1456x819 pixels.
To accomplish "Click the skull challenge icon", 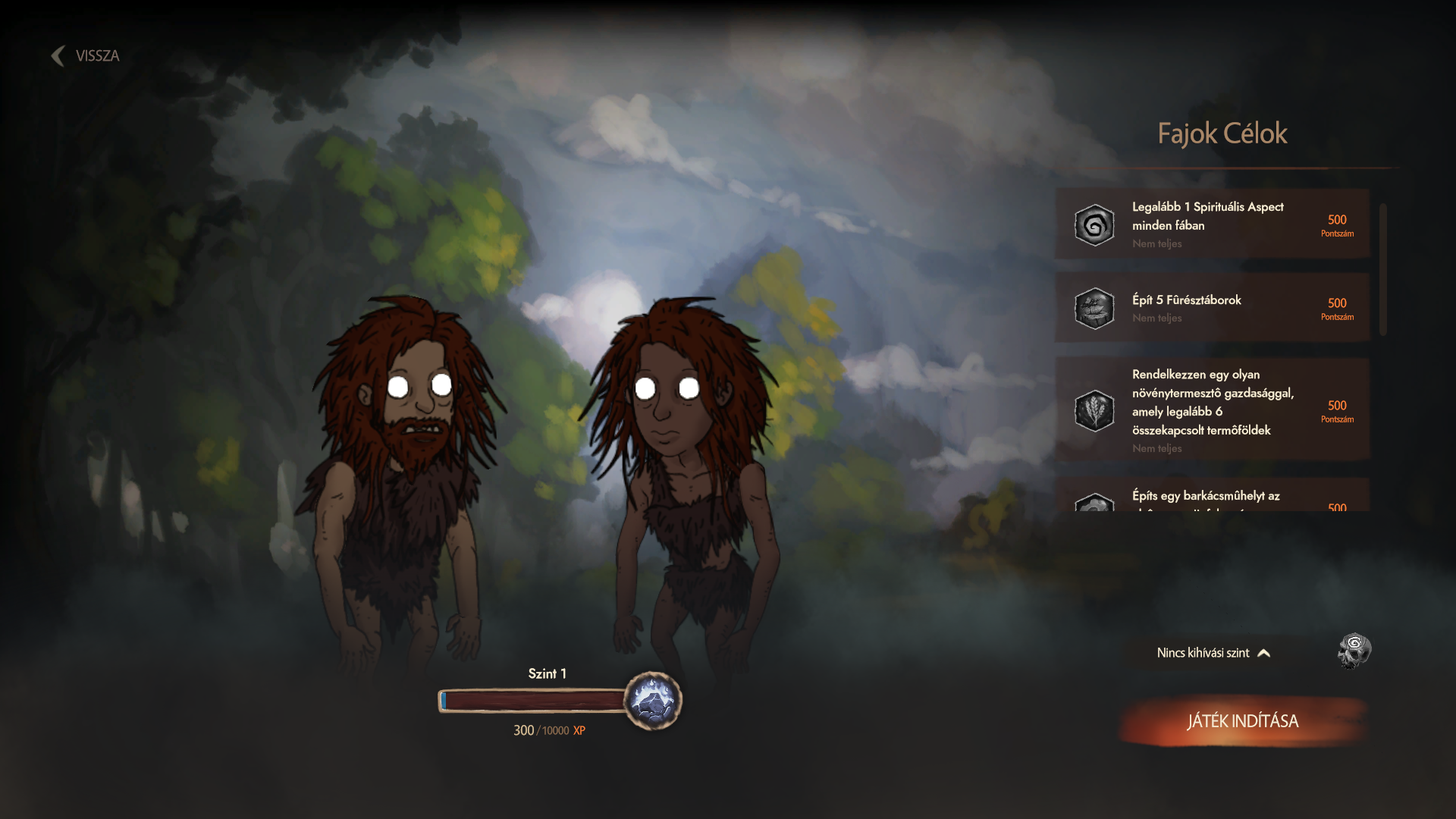I will coord(1354,651).
